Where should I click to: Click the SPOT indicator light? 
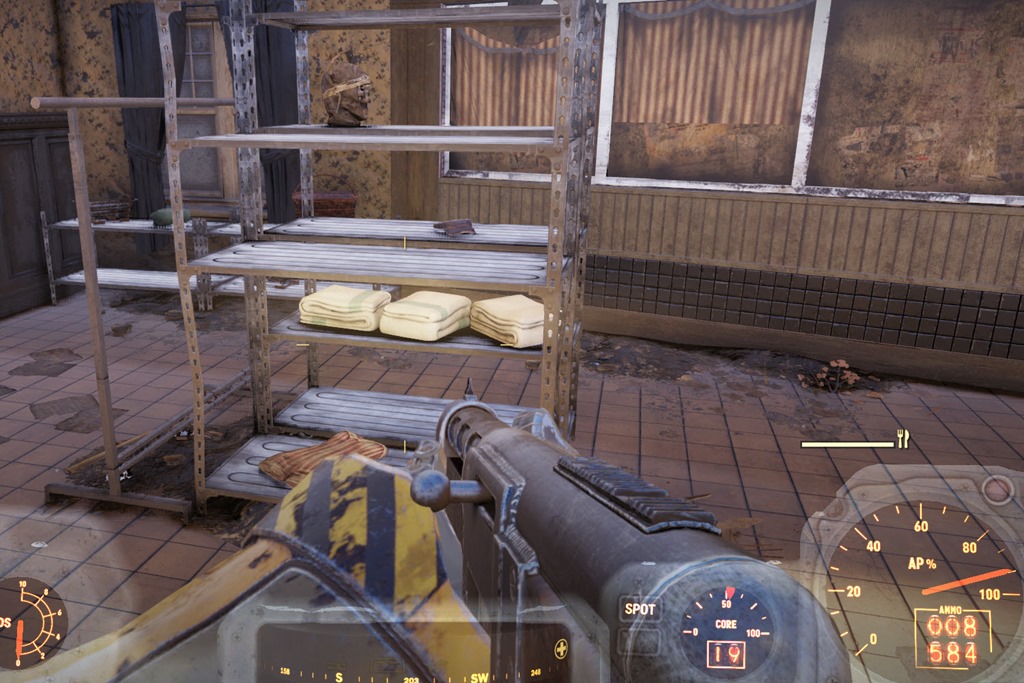click(x=640, y=608)
